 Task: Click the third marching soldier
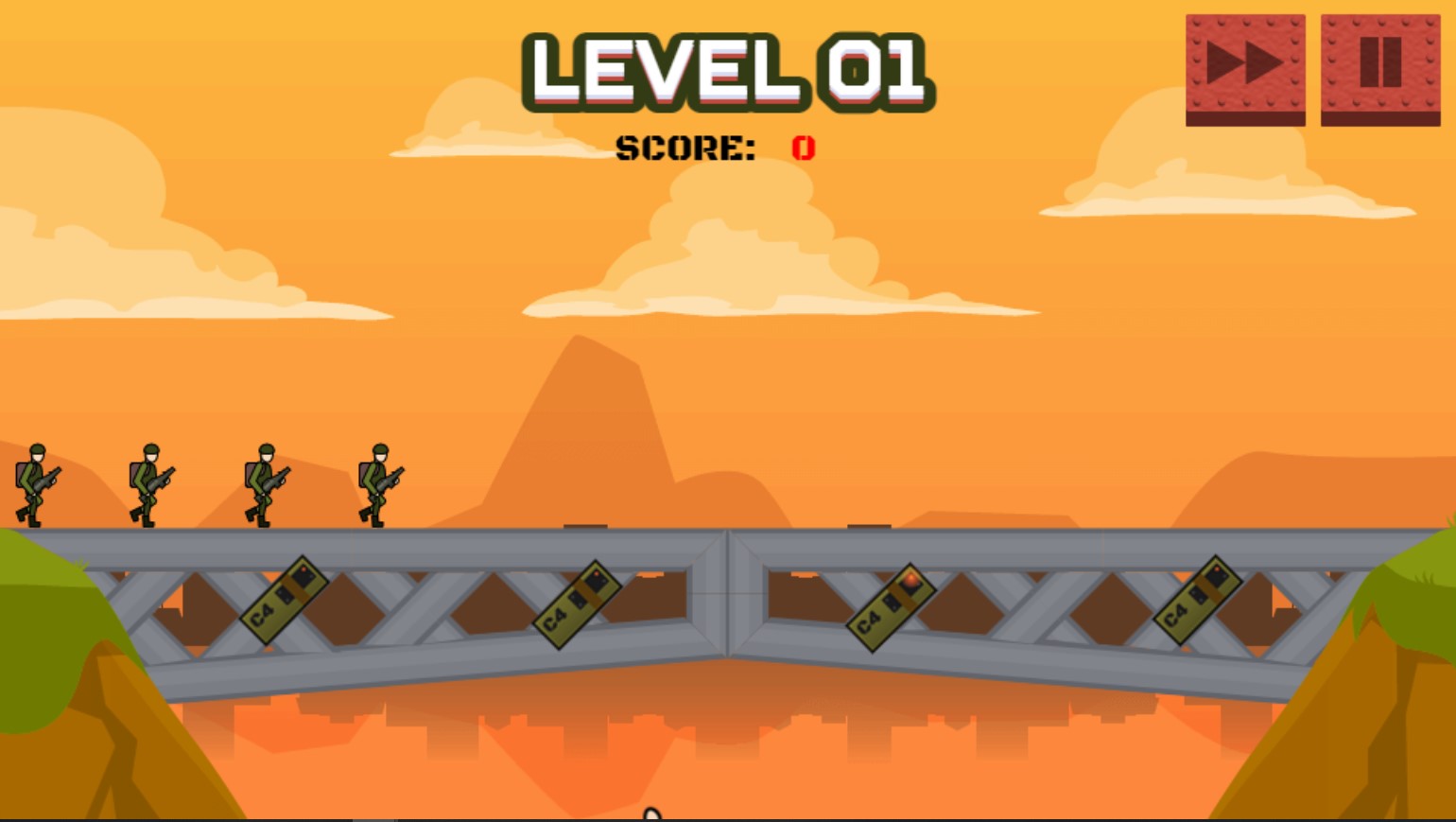[263, 484]
